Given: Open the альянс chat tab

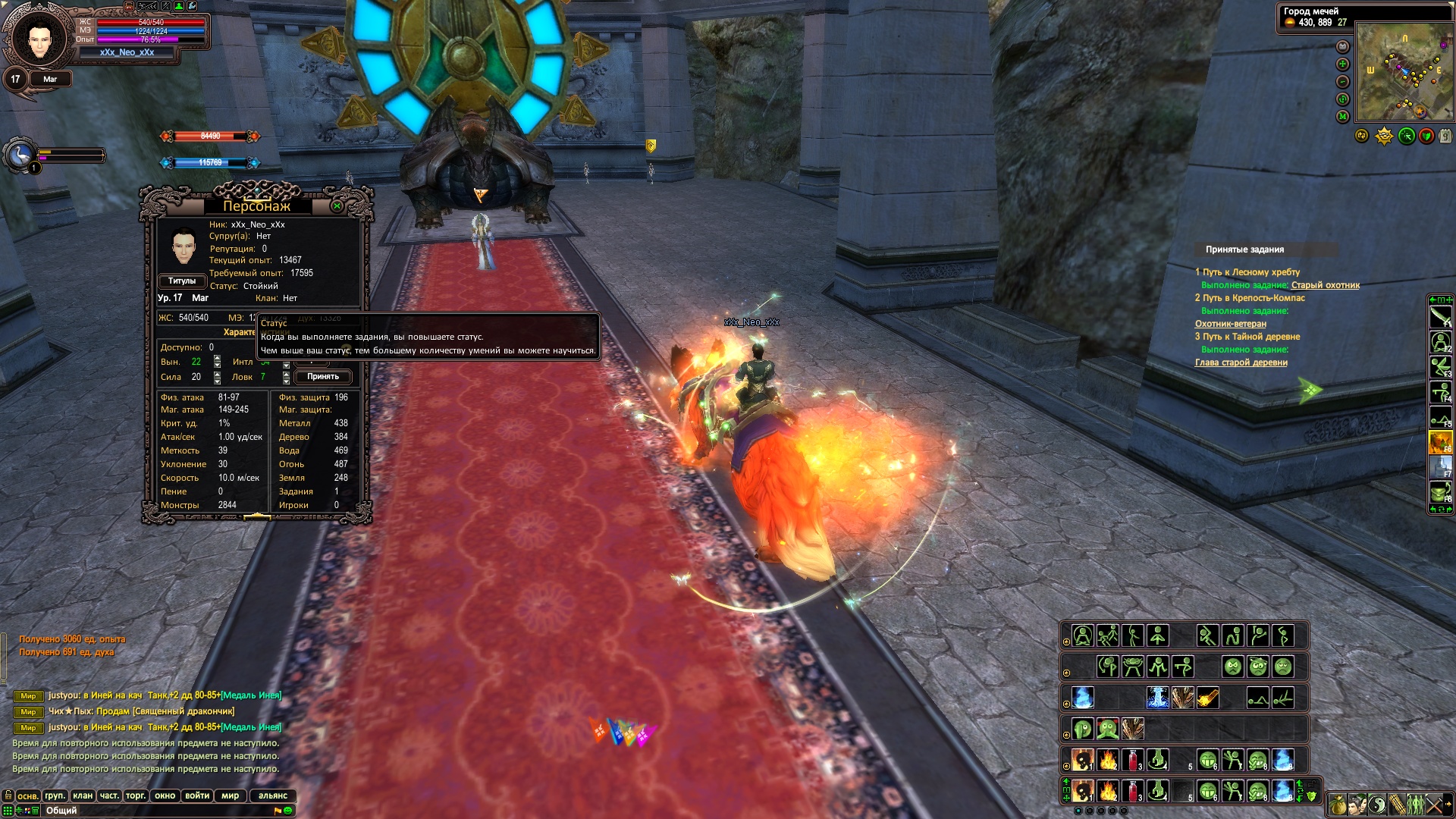Looking at the screenshot, I should coord(273,795).
